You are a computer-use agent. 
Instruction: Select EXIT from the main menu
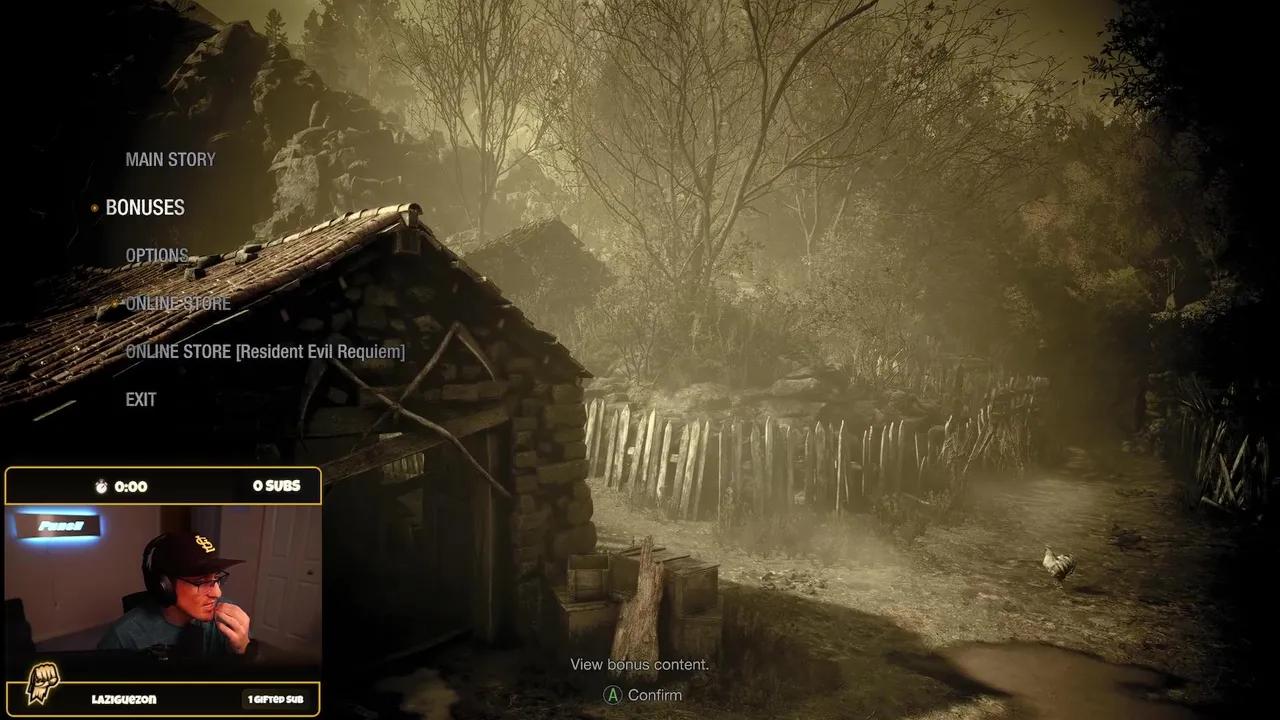click(140, 400)
